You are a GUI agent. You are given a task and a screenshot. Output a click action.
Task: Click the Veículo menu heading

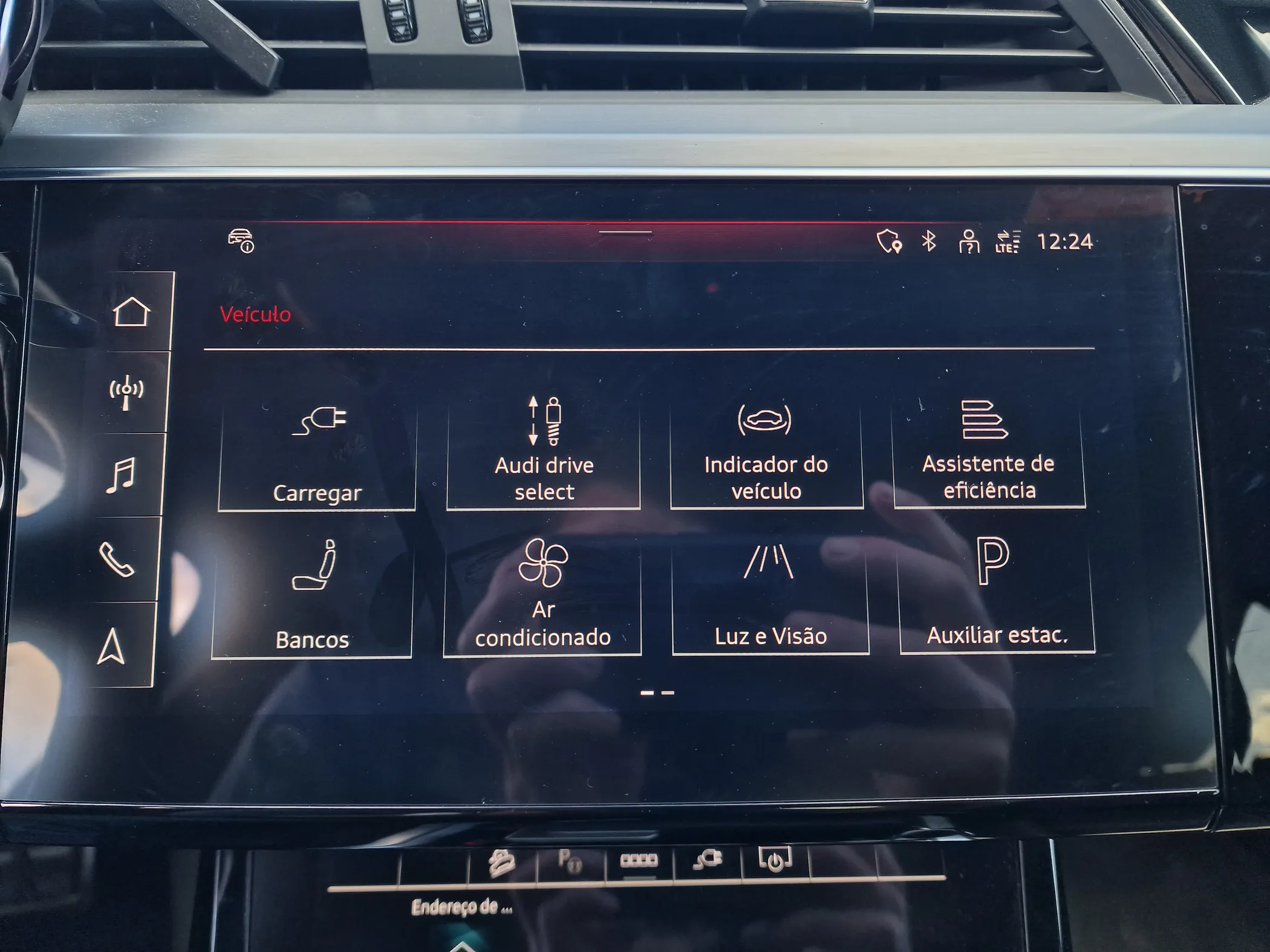255,314
